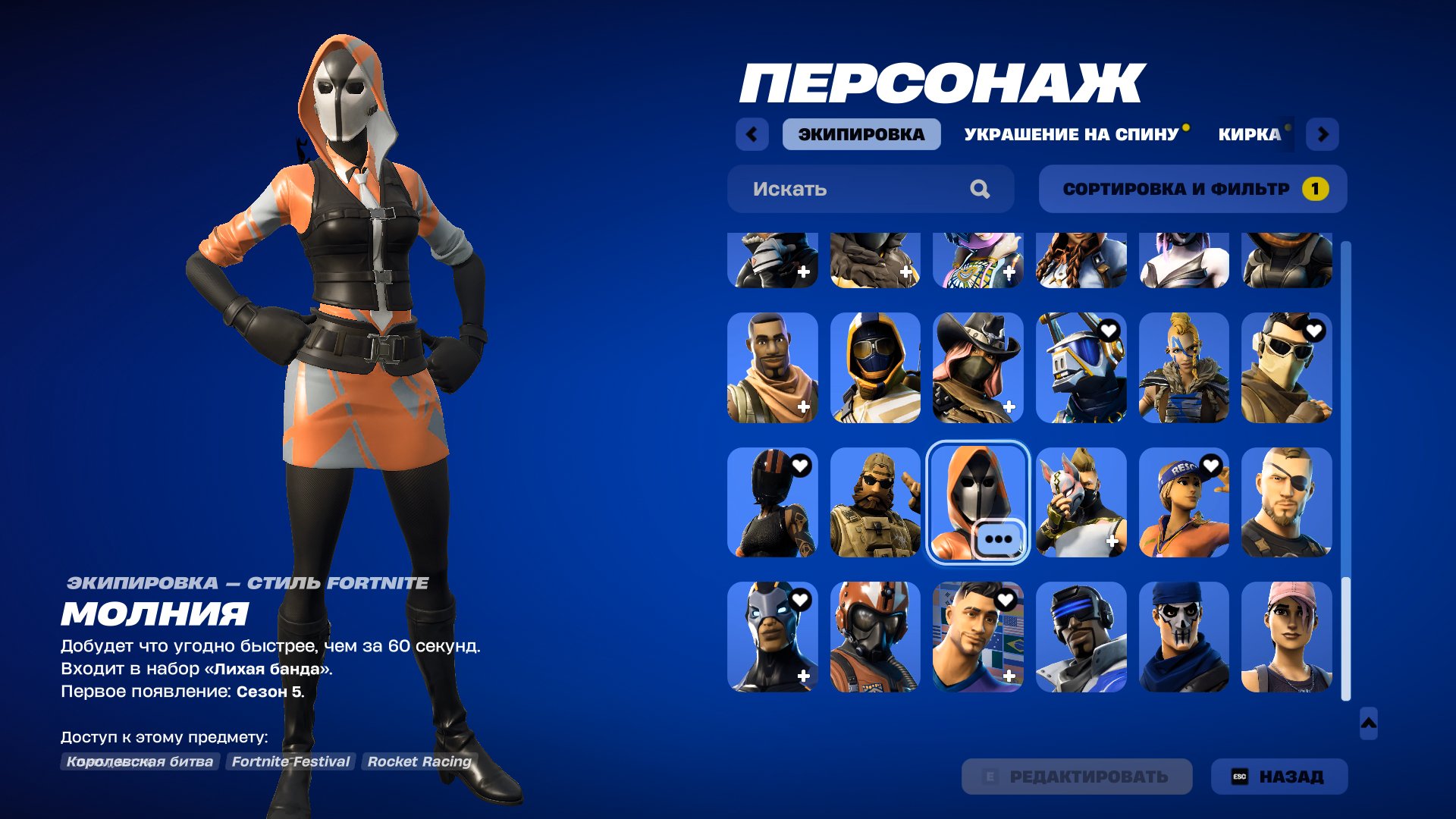
Task: Open the previous customization category arrow
Action: pyautogui.click(x=750, y=133)
